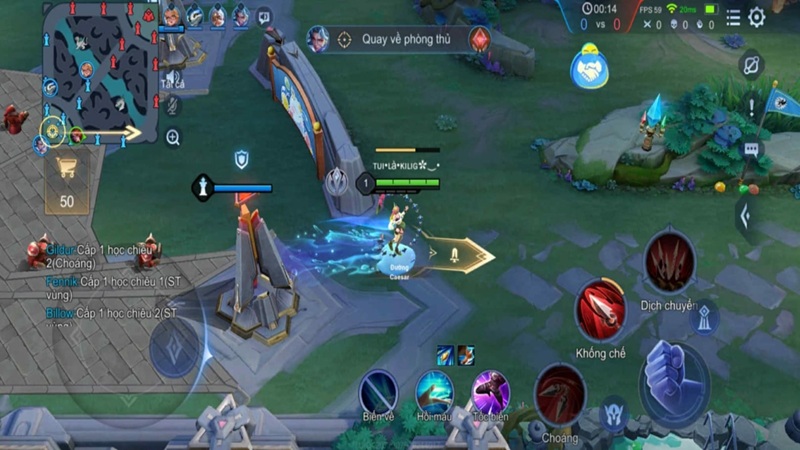Activate the Biến về recall skill
800x450 pixels.
[x=379, y=389]
